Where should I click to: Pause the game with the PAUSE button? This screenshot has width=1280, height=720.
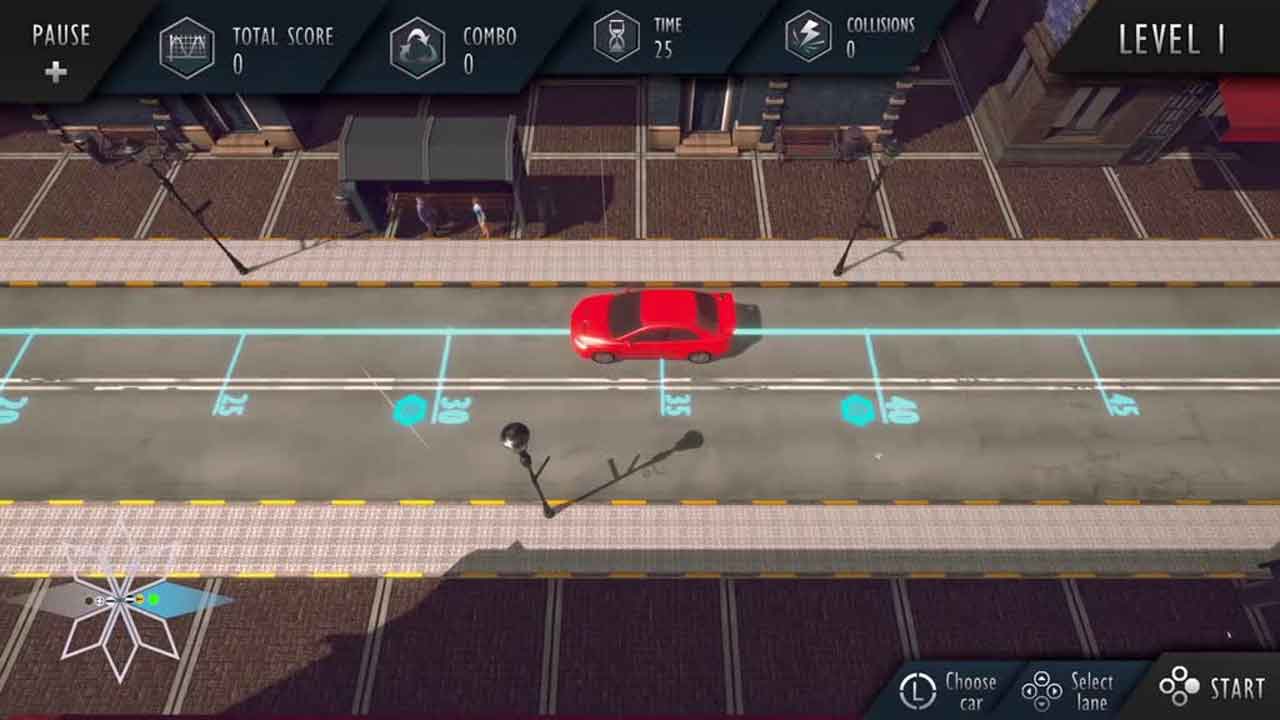coord(60,51)
